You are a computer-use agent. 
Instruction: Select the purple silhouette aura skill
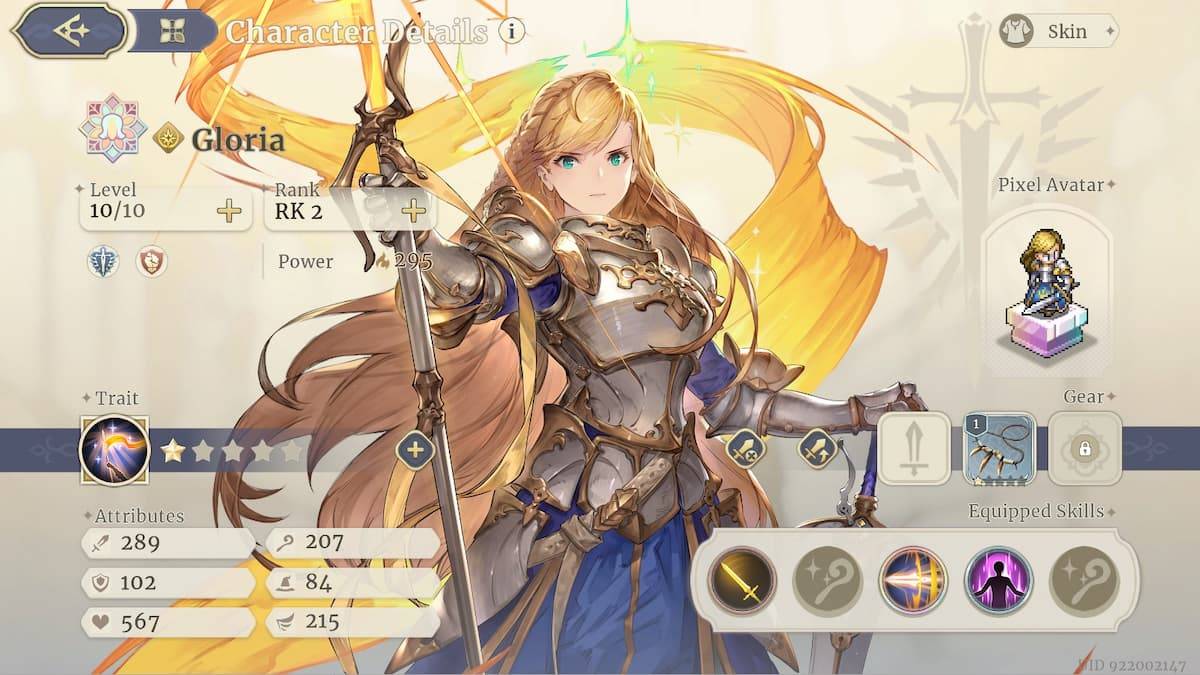998,581
